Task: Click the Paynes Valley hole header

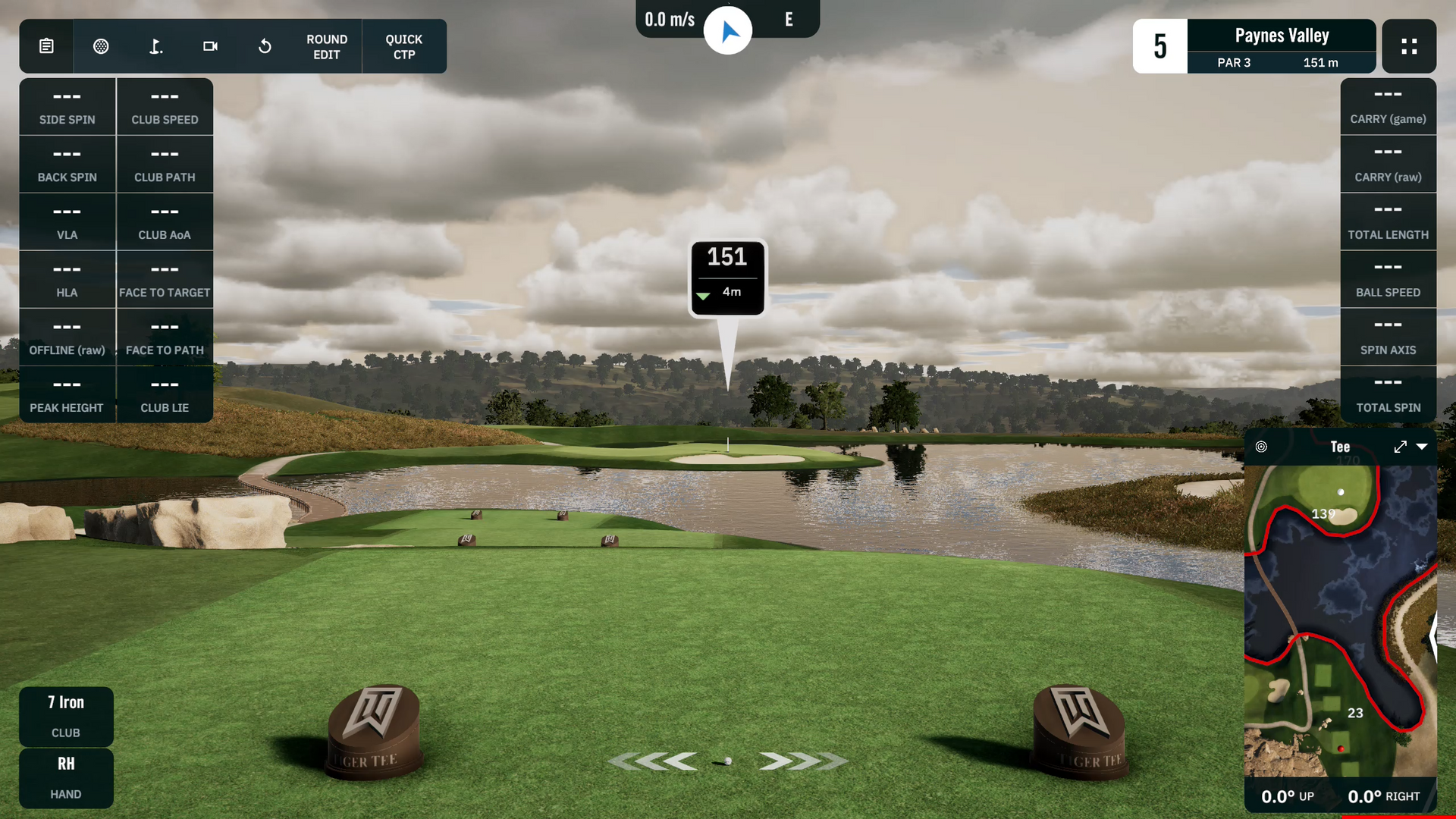Action: 1282,35
